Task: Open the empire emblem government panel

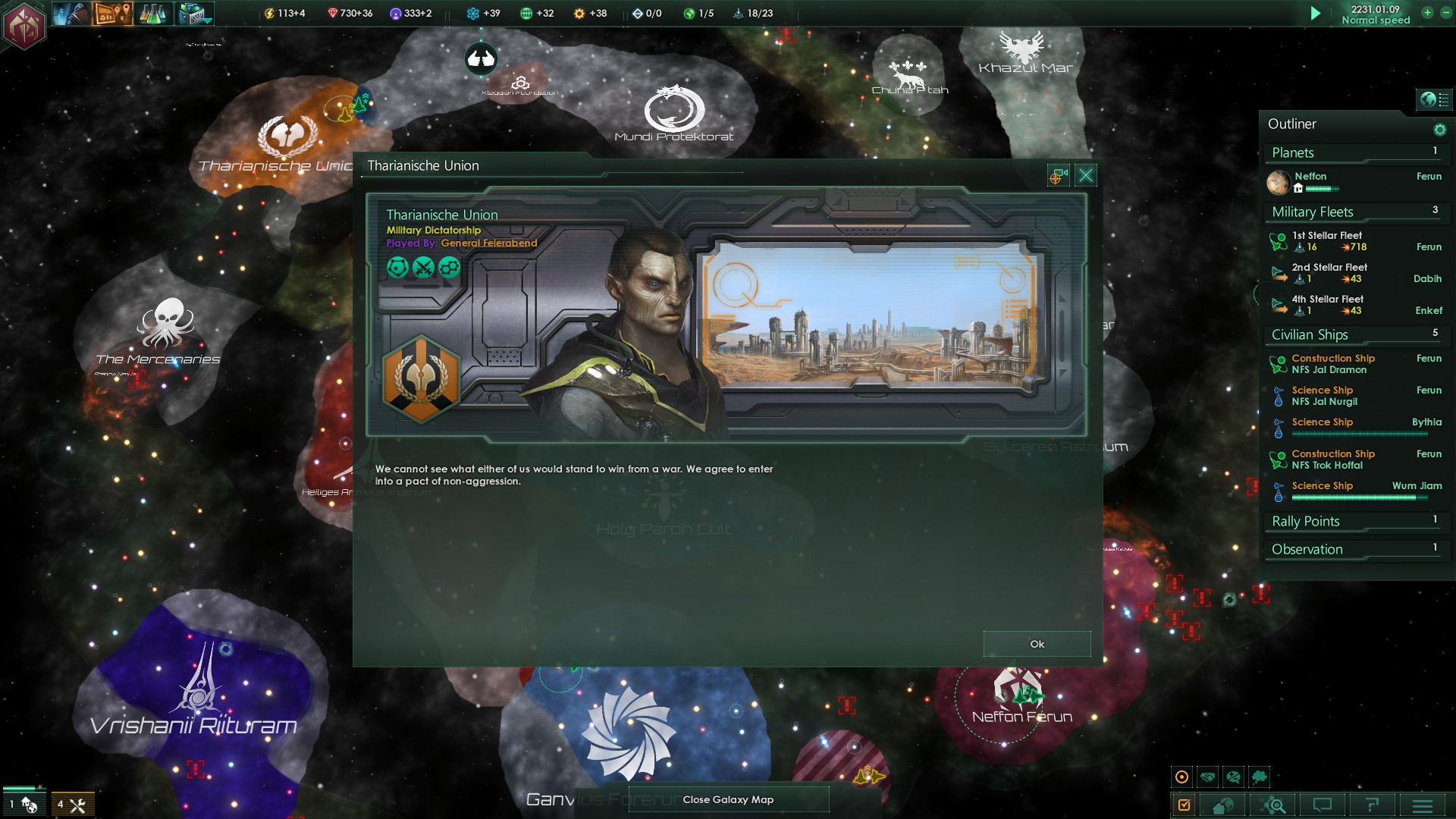Action: point(24,24)
